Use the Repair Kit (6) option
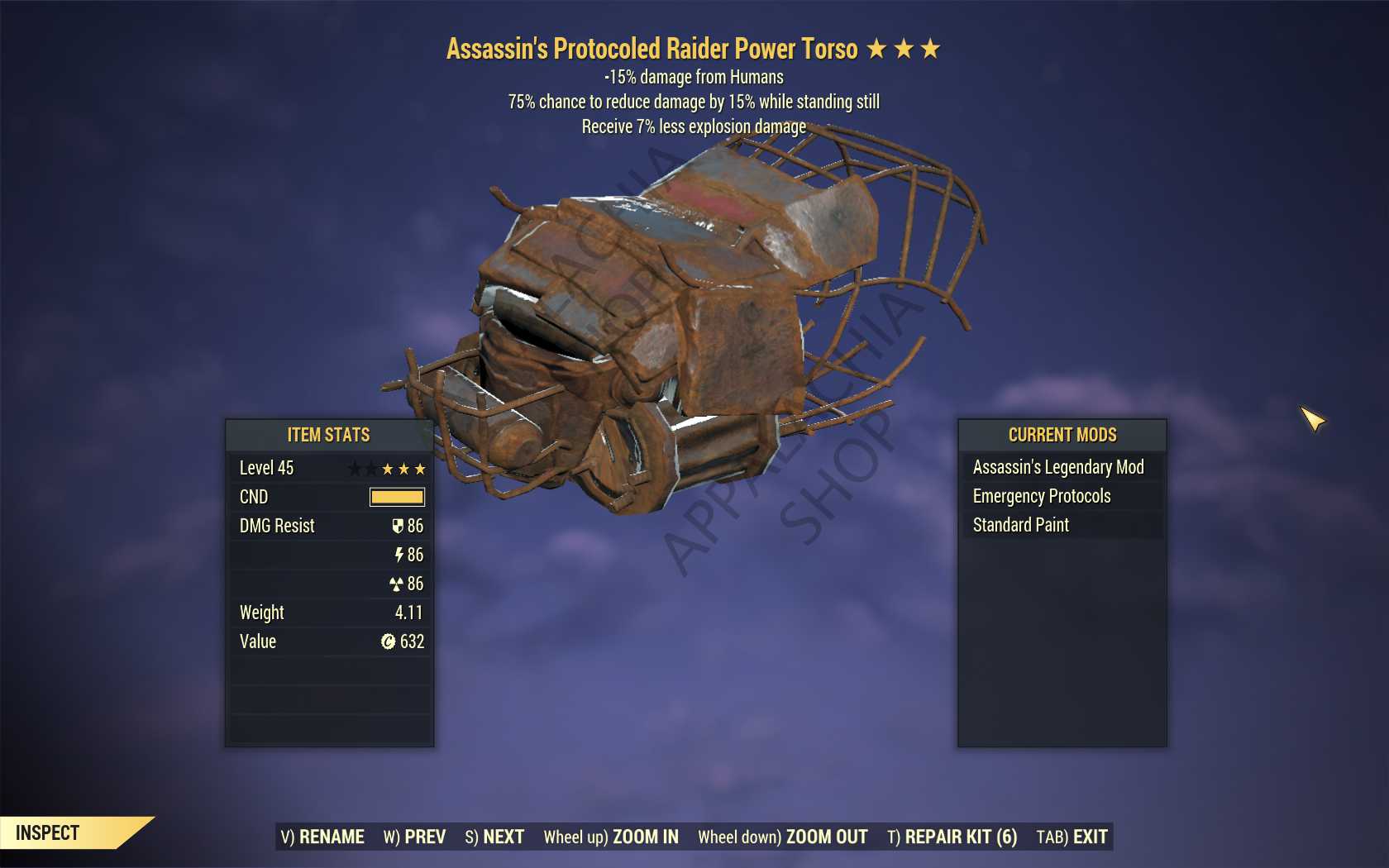Image resolution: width=1389 pixels, height=868 pixels. pyautogui.click(x=952, y=837)
